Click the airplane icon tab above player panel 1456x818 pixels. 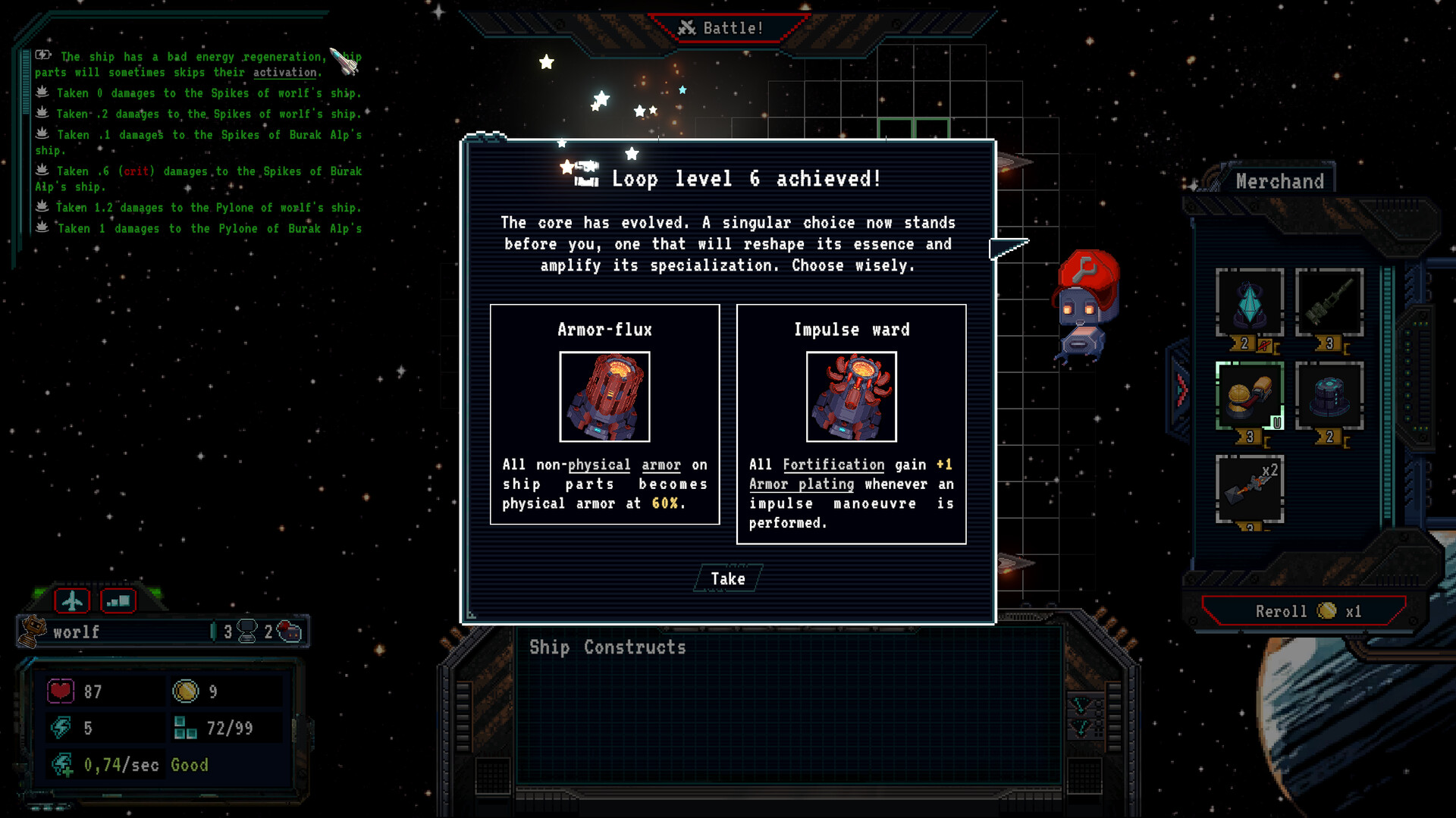tap(72, 601)
